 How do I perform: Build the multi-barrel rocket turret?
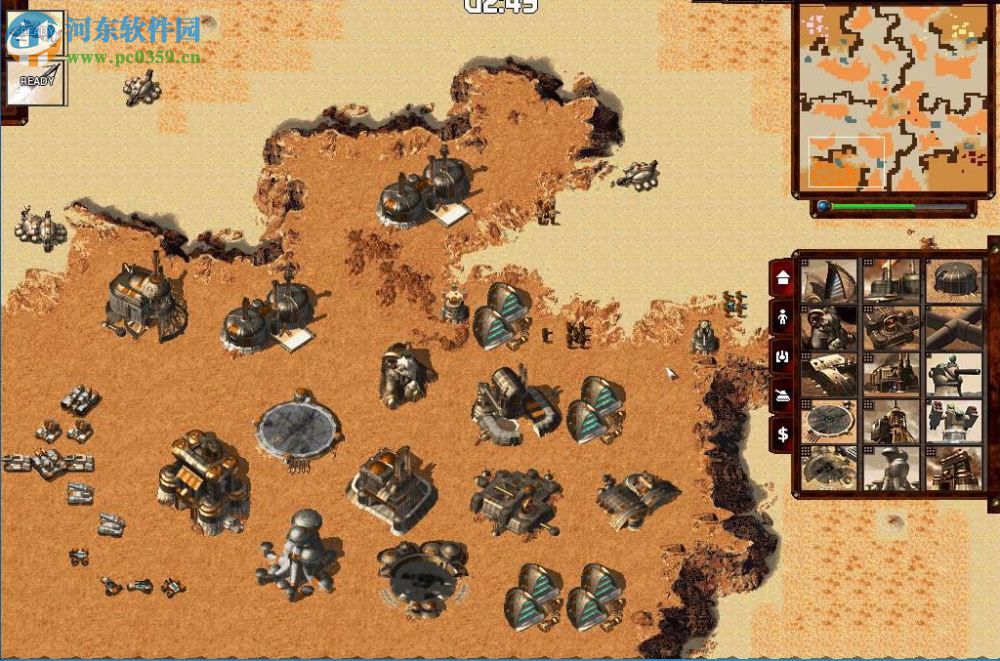point(954,421)
